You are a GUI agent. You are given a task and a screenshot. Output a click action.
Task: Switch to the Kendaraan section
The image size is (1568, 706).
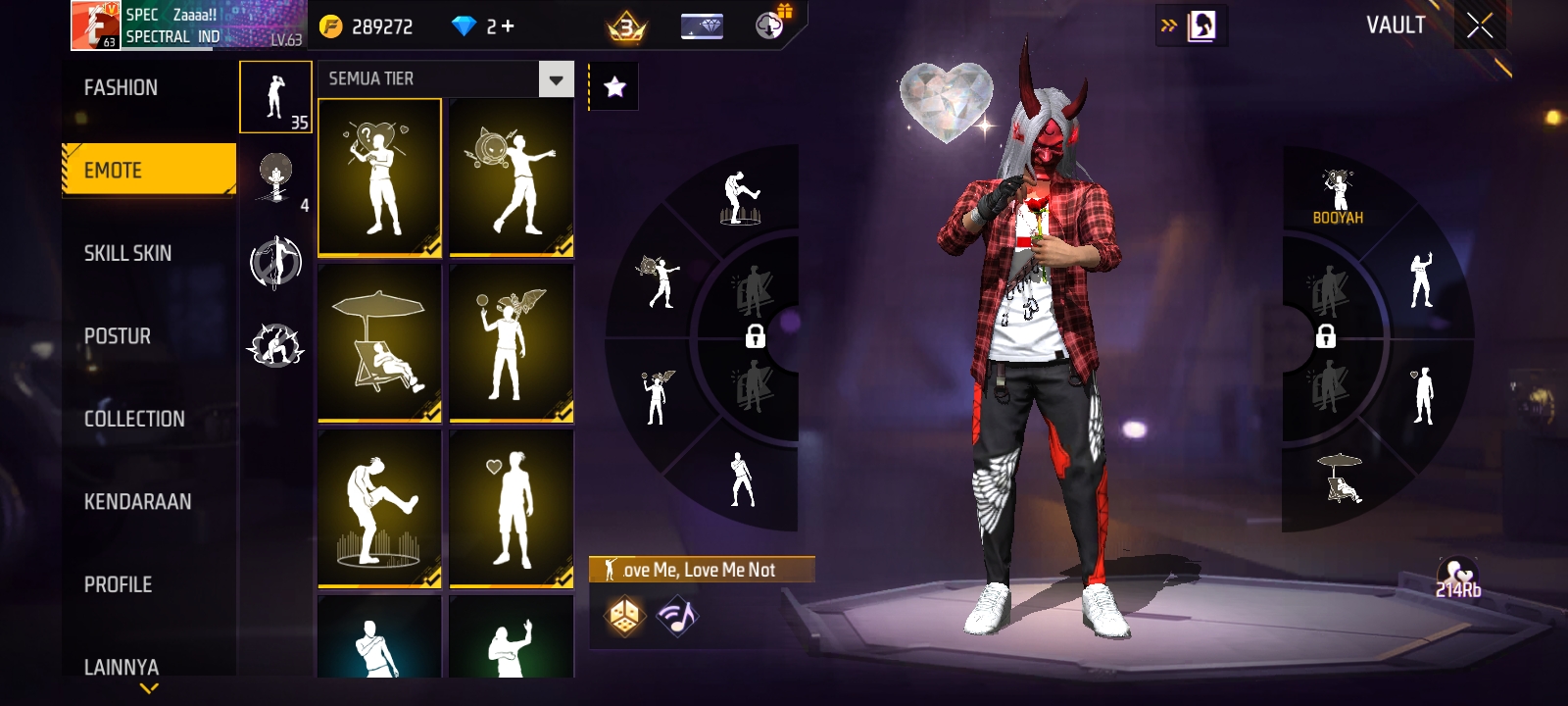pyautogui.click(x=137, y=502)
